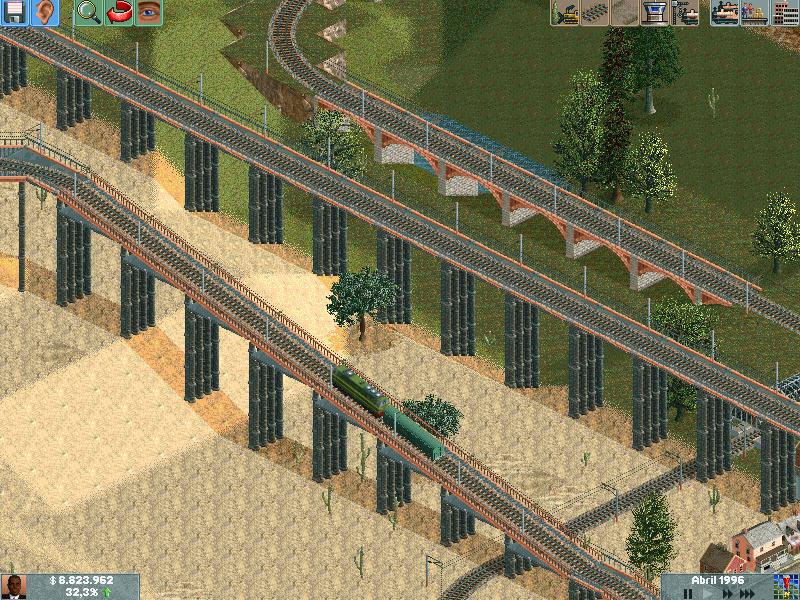The height and width of the screenshot is (600, 800).
Task: Show the stations list with passengers icon
Action: tap(755, 13)
